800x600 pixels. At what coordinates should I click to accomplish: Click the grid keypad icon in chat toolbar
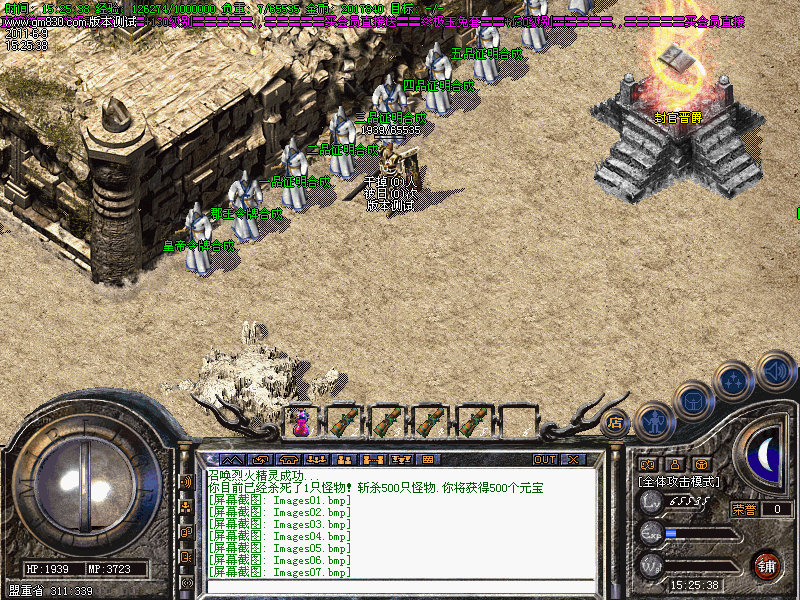click(x=429, y=459)
